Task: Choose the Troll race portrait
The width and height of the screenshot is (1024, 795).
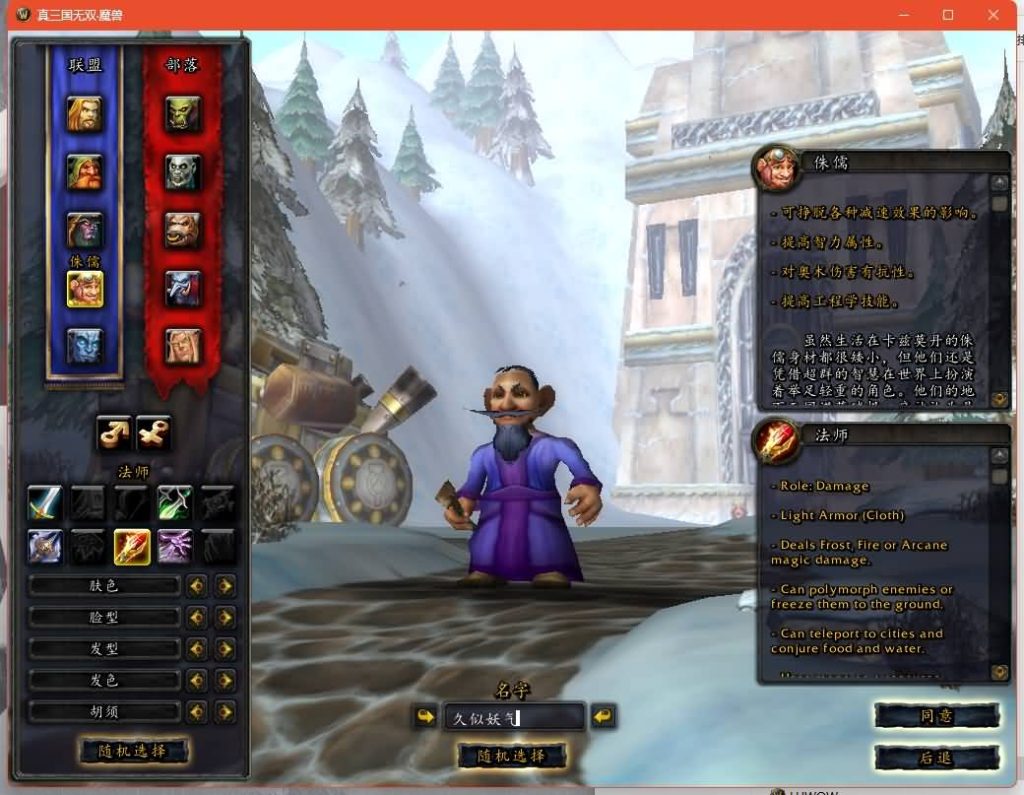Action: 183,288
